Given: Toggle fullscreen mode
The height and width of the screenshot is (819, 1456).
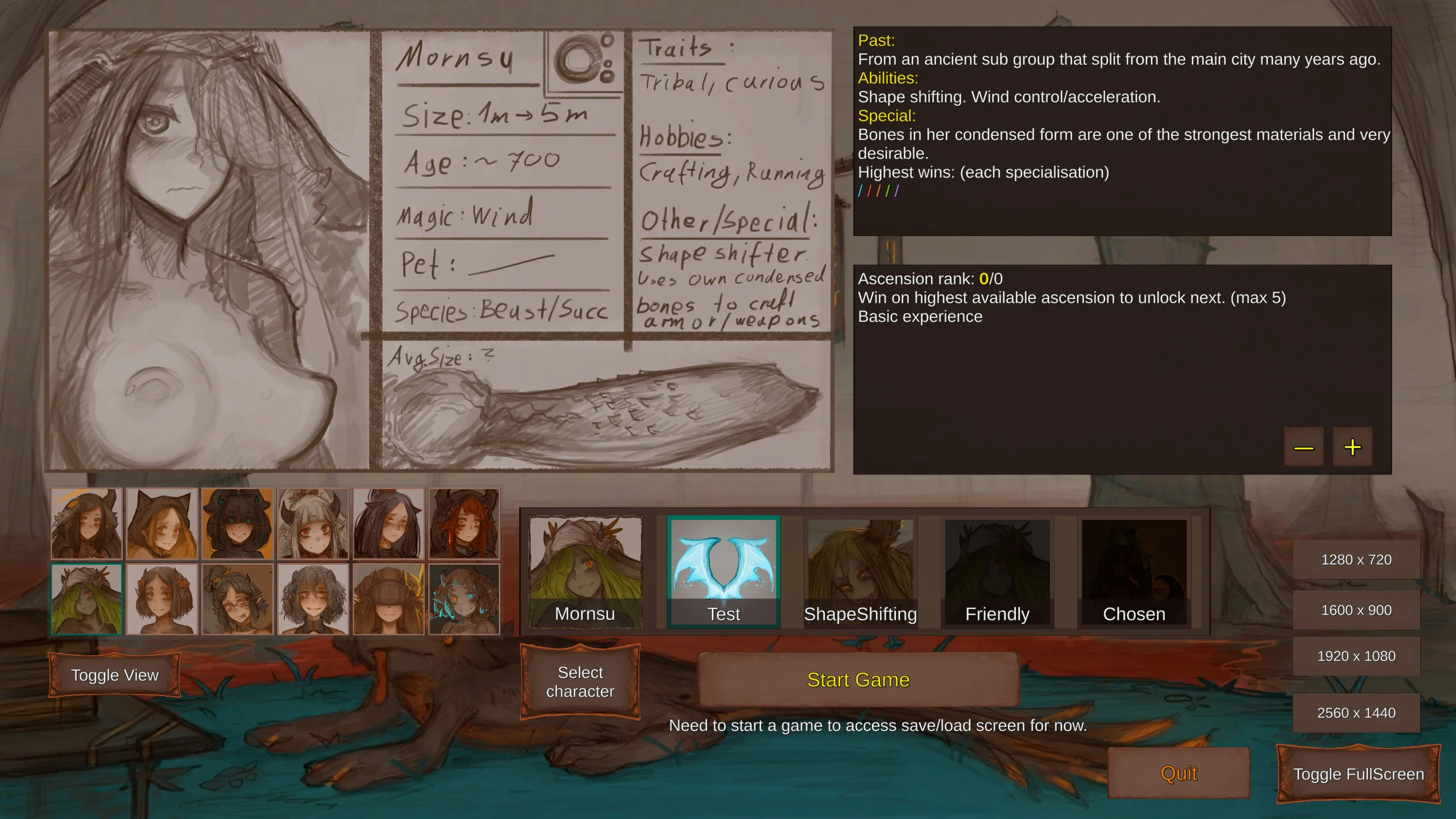Looking at the screenshot, I should pos(1358,774).
